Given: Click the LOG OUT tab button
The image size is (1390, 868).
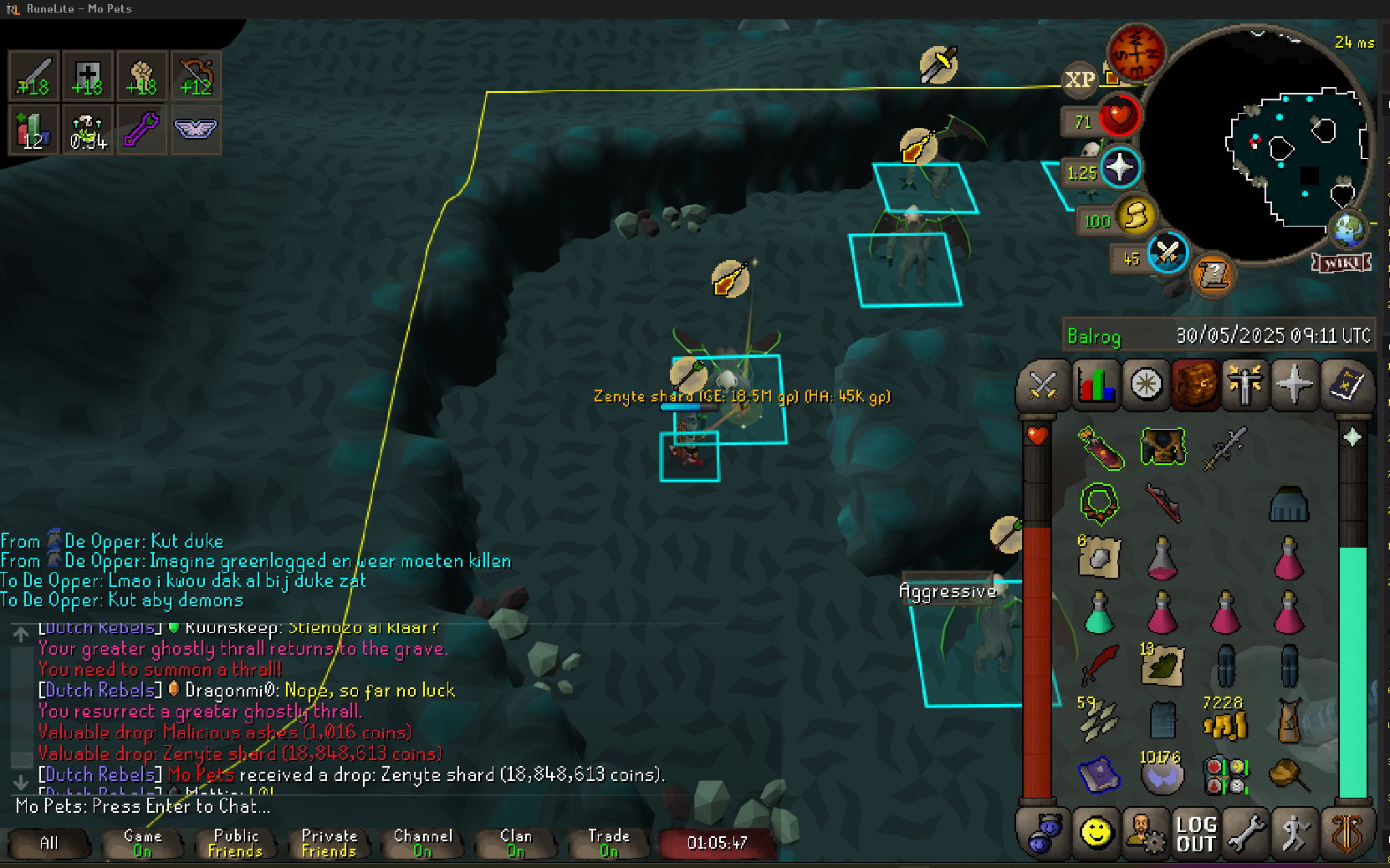Looking at the screenshot, I should click(x=1195, y=834).
